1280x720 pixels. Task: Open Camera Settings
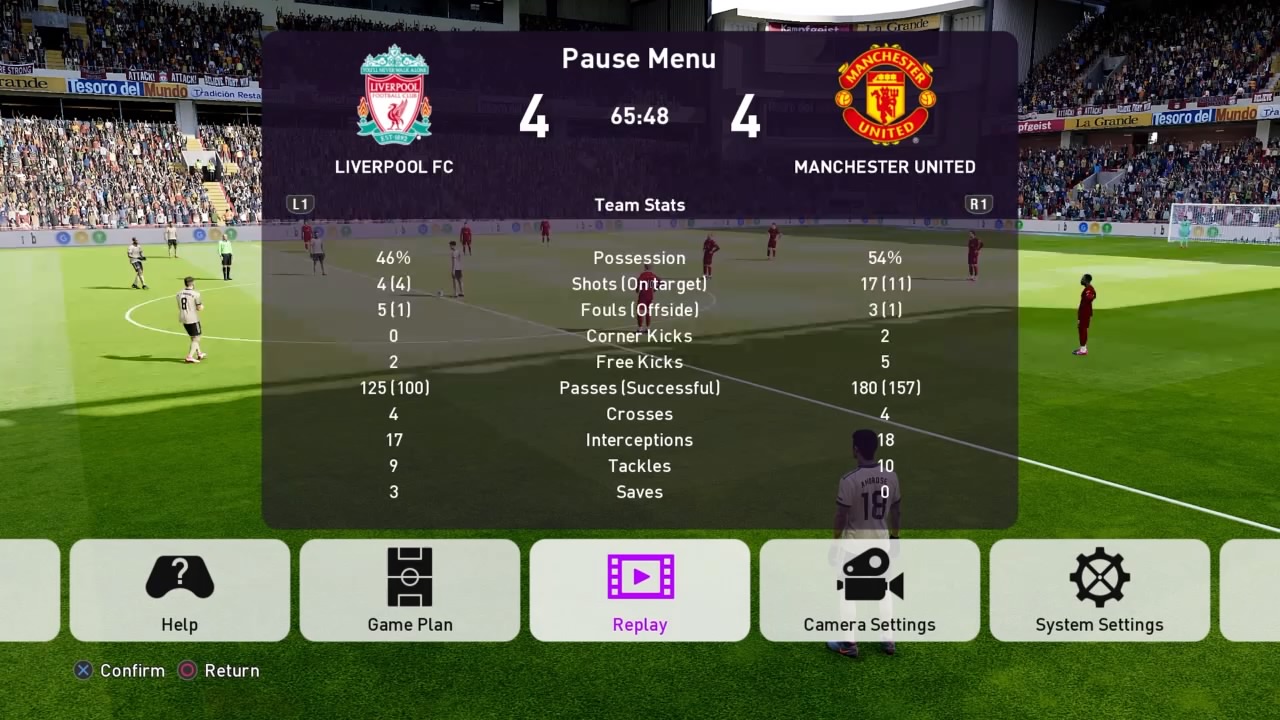point(870,590)
